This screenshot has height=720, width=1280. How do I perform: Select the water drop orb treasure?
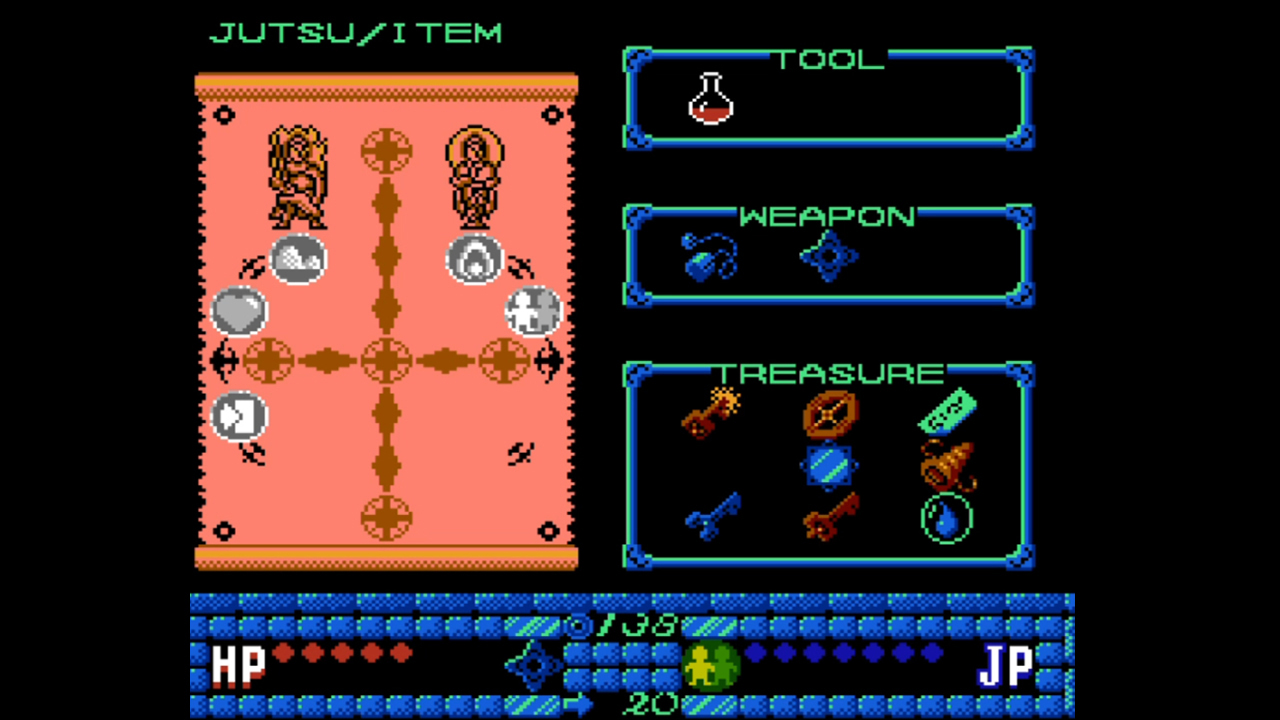click(945, 518)
